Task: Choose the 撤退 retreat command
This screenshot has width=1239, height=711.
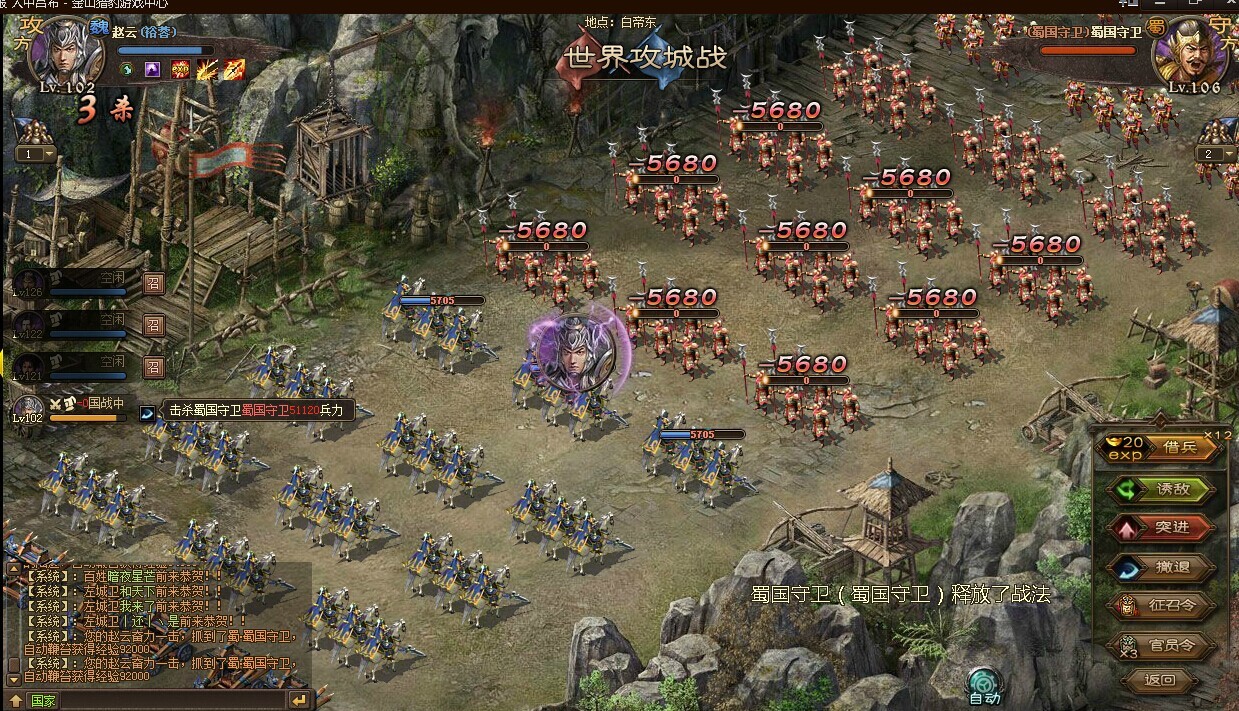Action: coord(1172,567)
